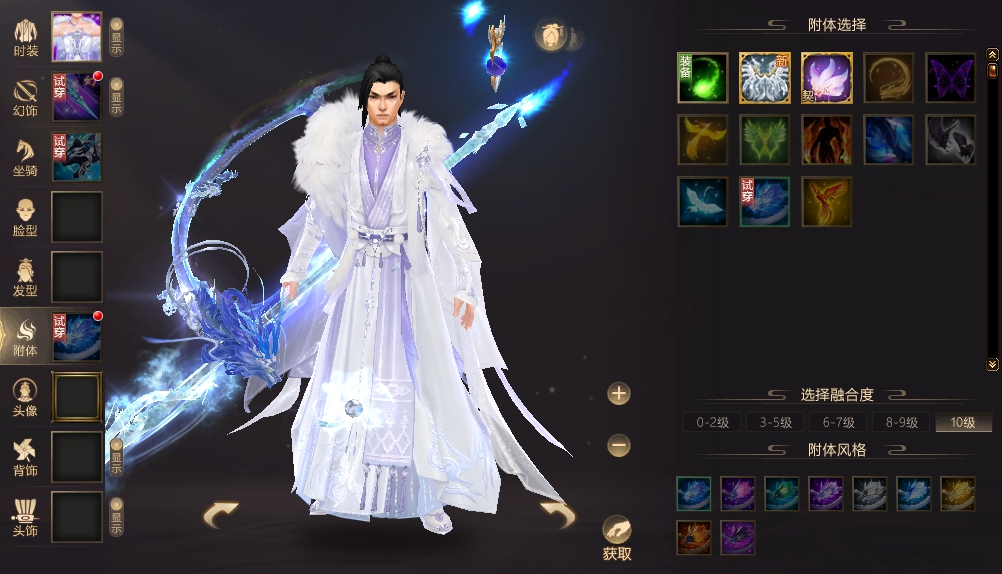Image resolution: width=1002 pixels, height=574 pixels.
Task: Select the 坐骑 mount category
Action: pyautogui.click(x=27, y=157)
